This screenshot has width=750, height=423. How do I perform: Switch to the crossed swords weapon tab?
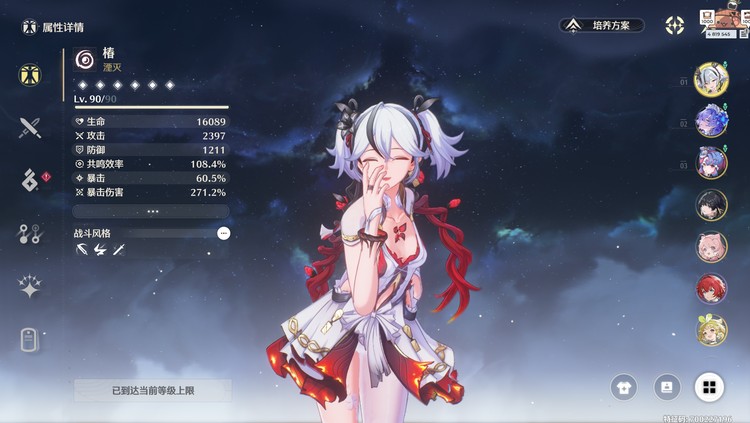pyautogui.click(x=30, y=127)
